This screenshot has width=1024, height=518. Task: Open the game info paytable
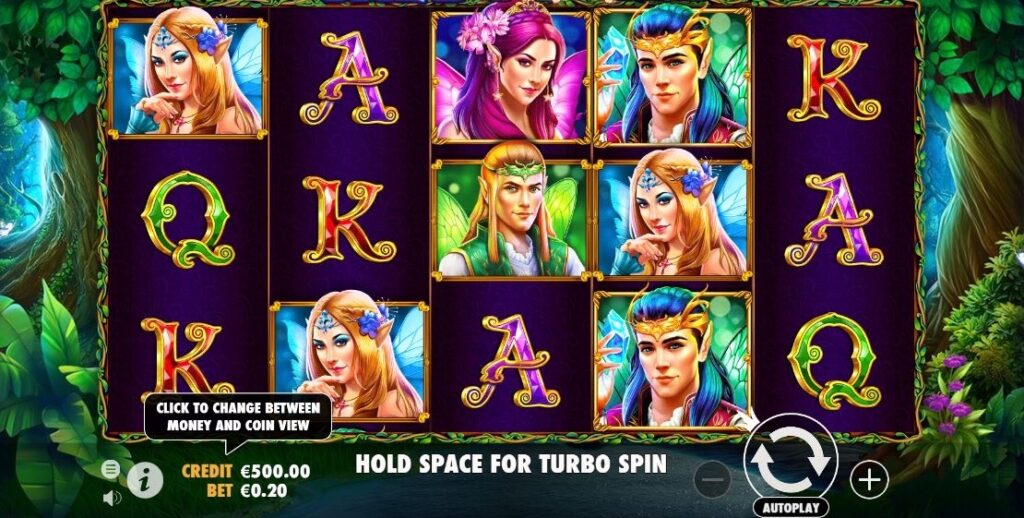(x=146, y=480)
